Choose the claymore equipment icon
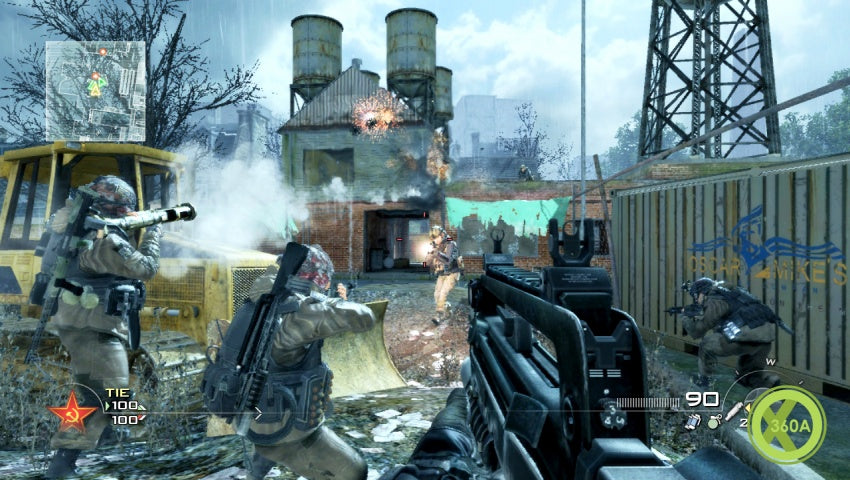The height and width of the screenshot is (480, 850). click(x=692, y=423)
